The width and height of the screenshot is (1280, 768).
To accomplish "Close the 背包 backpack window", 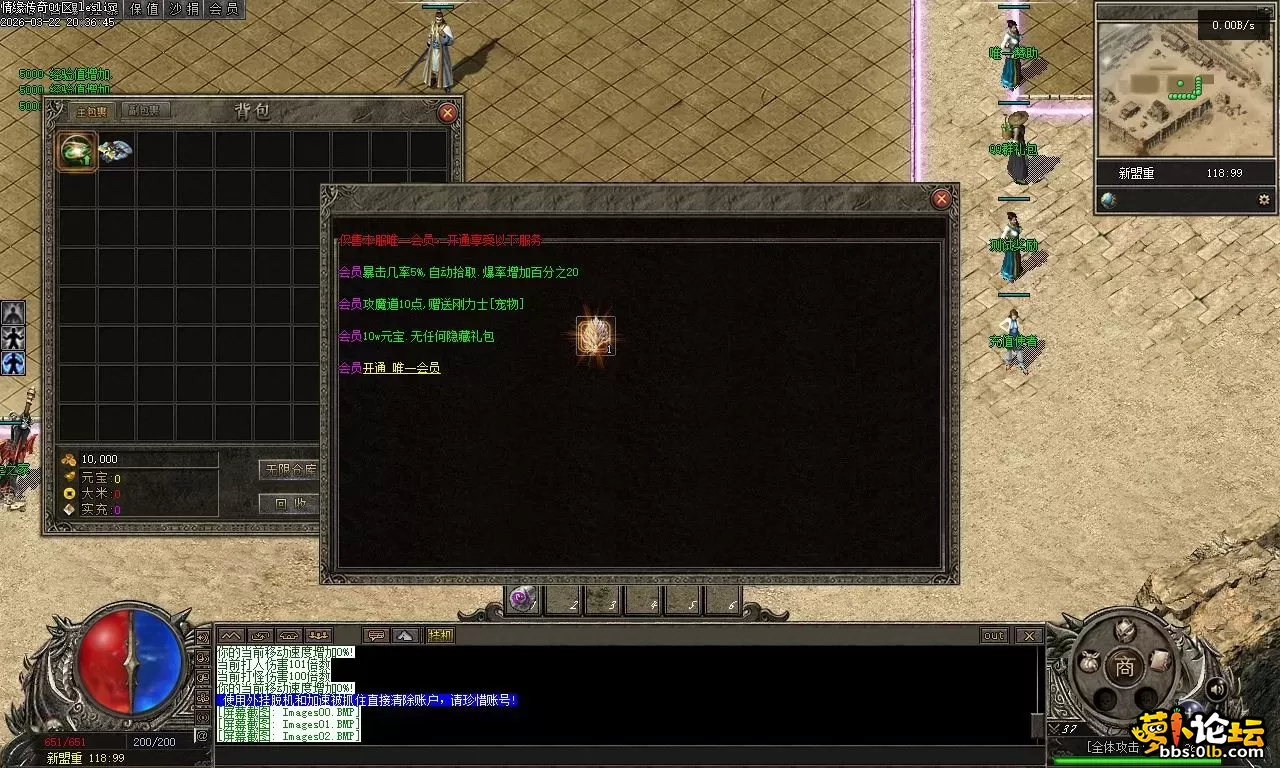I will pyautogui.click(x=447, y=113).
